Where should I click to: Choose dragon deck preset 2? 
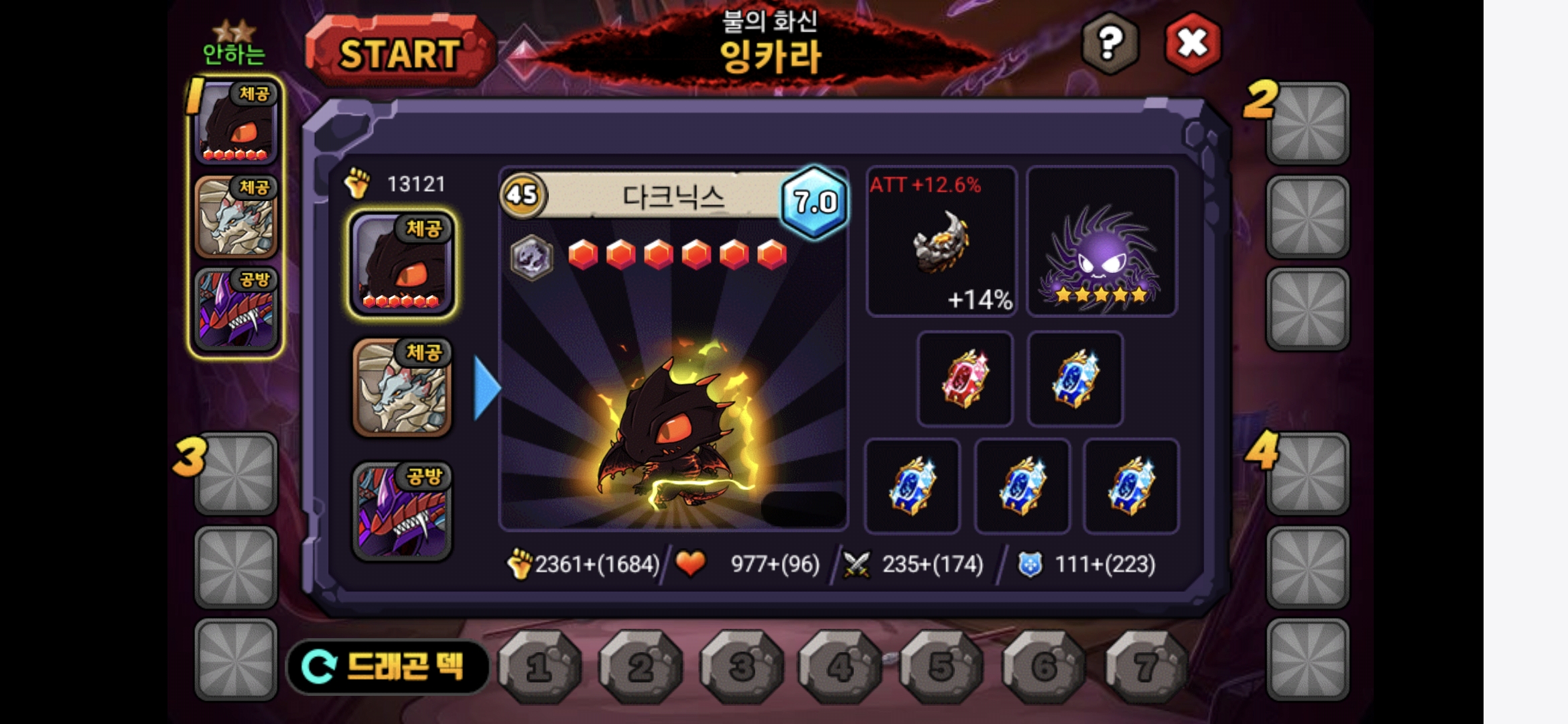click(x=641, y=666)
